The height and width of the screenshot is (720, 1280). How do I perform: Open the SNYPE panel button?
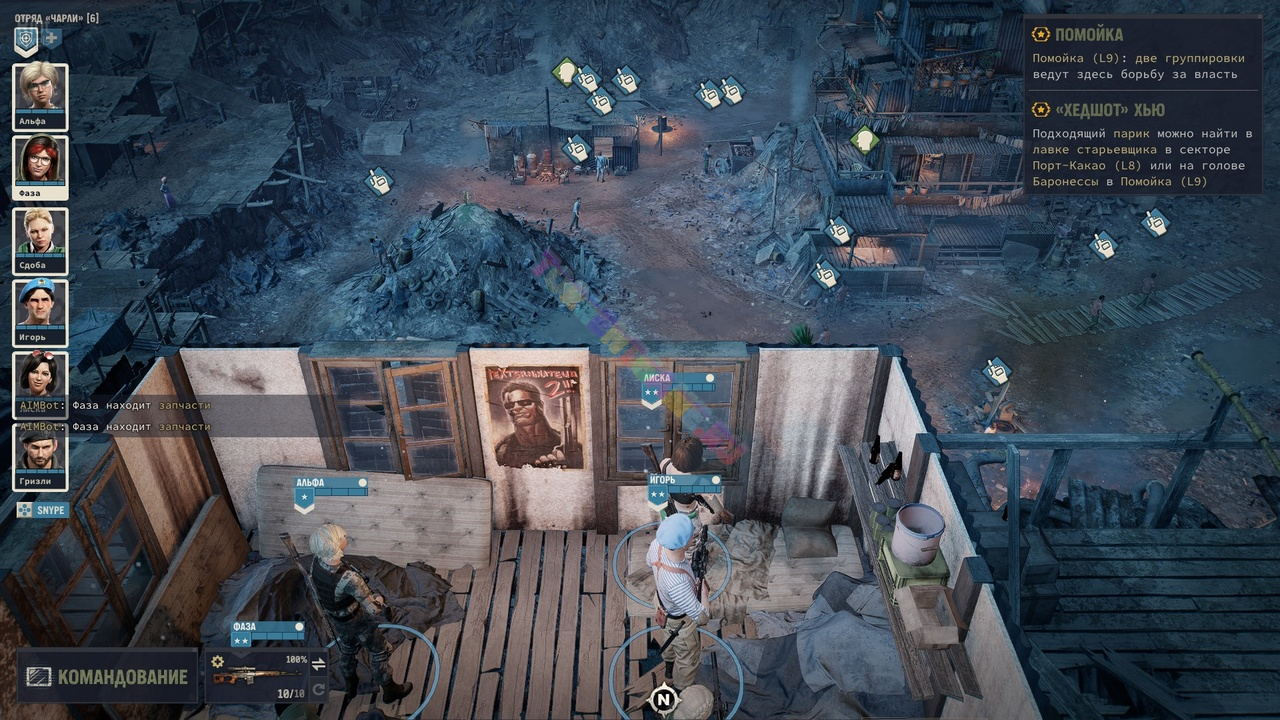42,510
